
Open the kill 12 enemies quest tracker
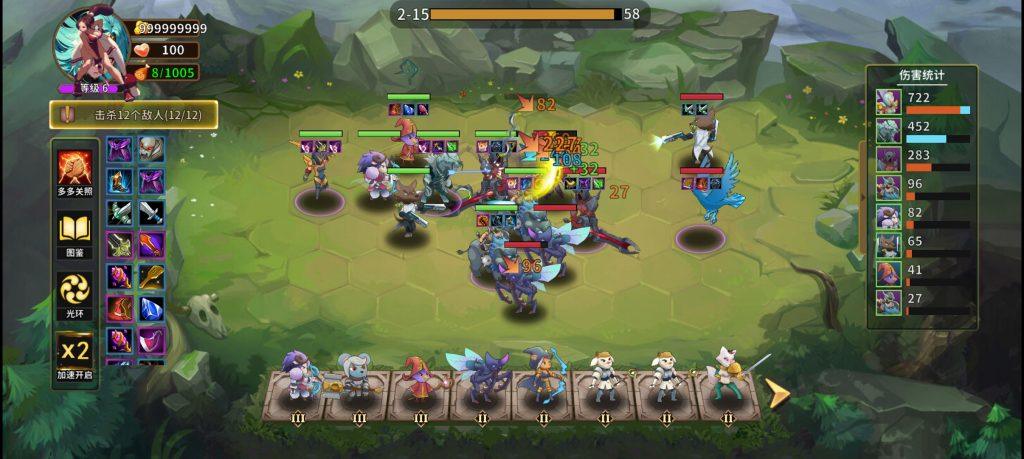[147, 115]
